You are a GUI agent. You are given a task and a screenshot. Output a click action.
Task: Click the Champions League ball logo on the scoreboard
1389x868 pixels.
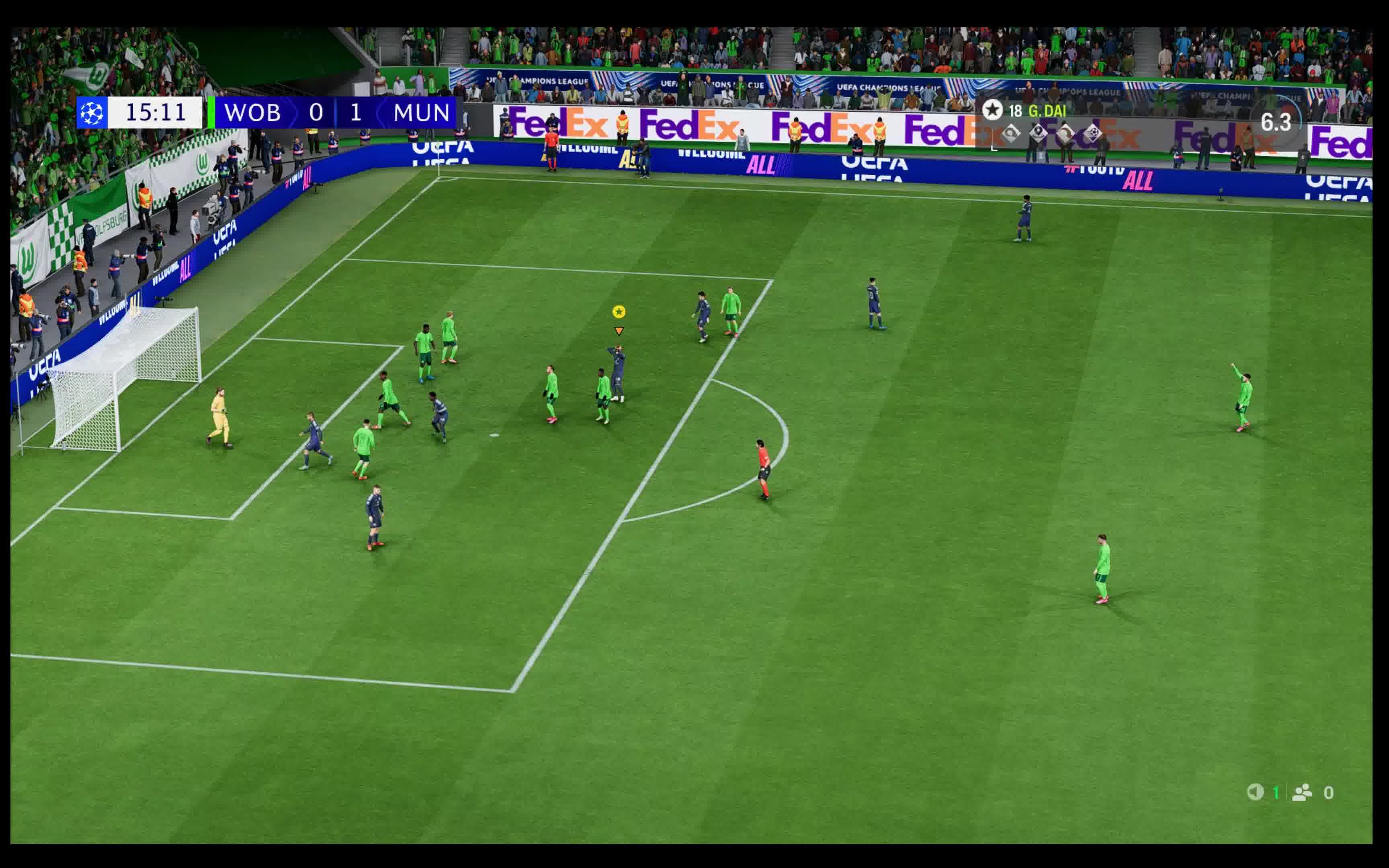pyautogui.click(x=92, y=113)
